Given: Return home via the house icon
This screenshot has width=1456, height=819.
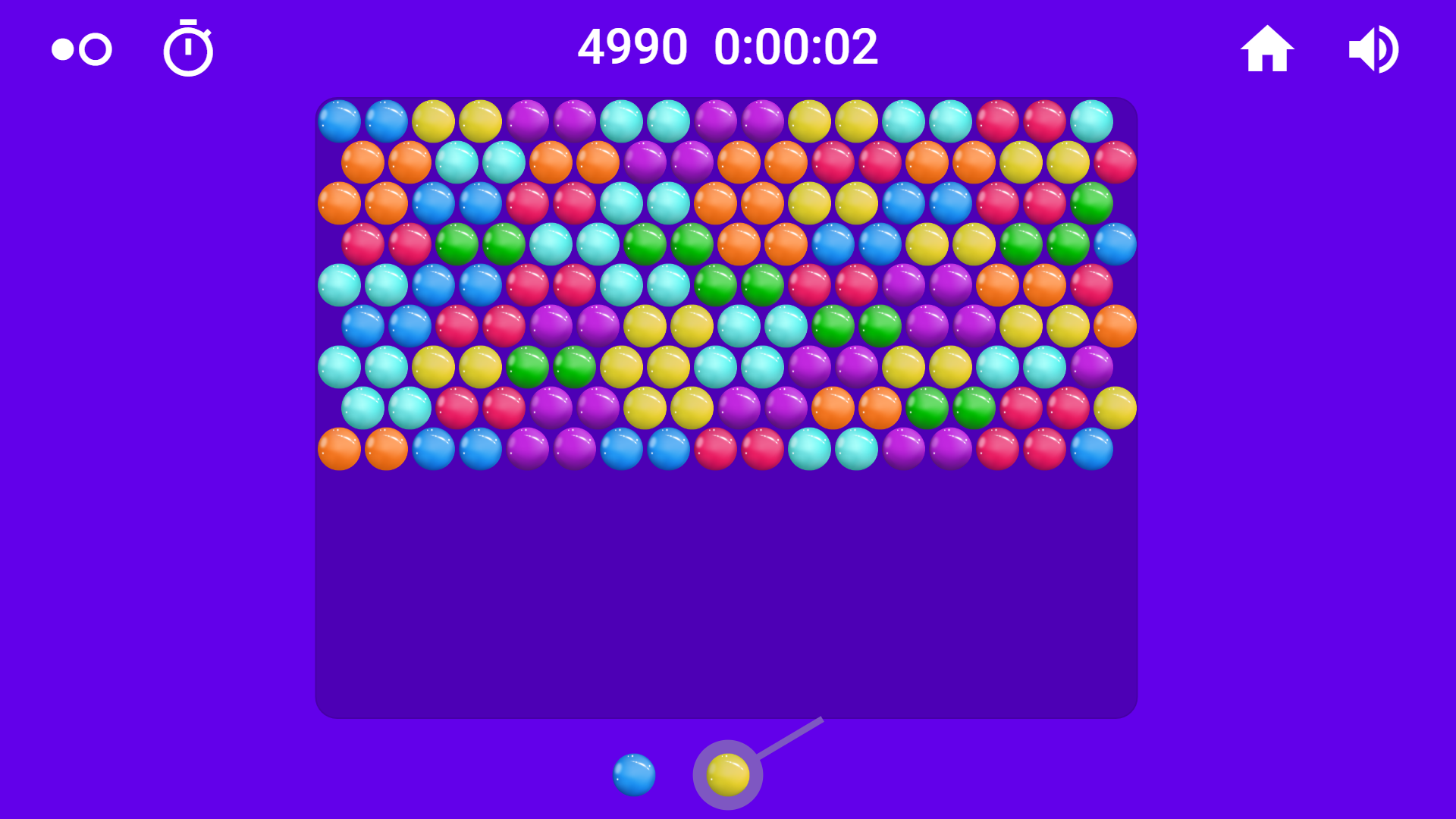Looking at the screenshot, I should click(1269, 47).
